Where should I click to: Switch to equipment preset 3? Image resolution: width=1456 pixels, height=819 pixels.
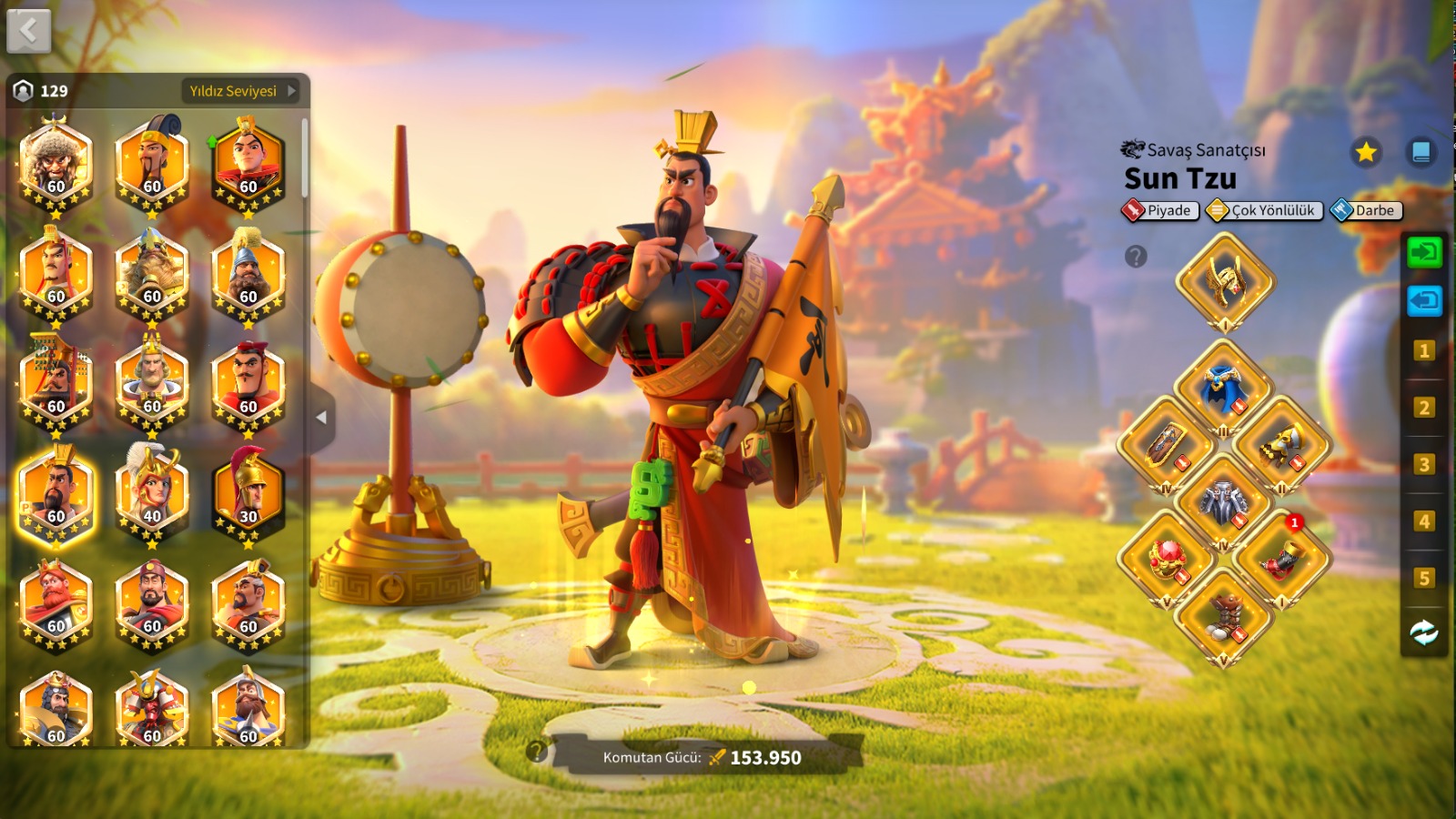click(x=1424, y=465)
